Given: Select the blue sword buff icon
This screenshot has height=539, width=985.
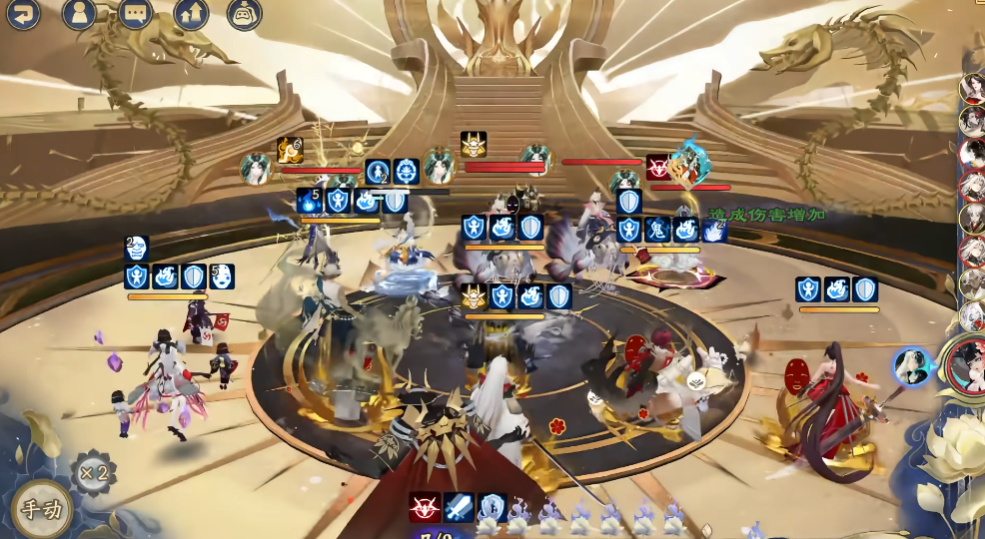Looking at the screenshot, I should (459, 508).
